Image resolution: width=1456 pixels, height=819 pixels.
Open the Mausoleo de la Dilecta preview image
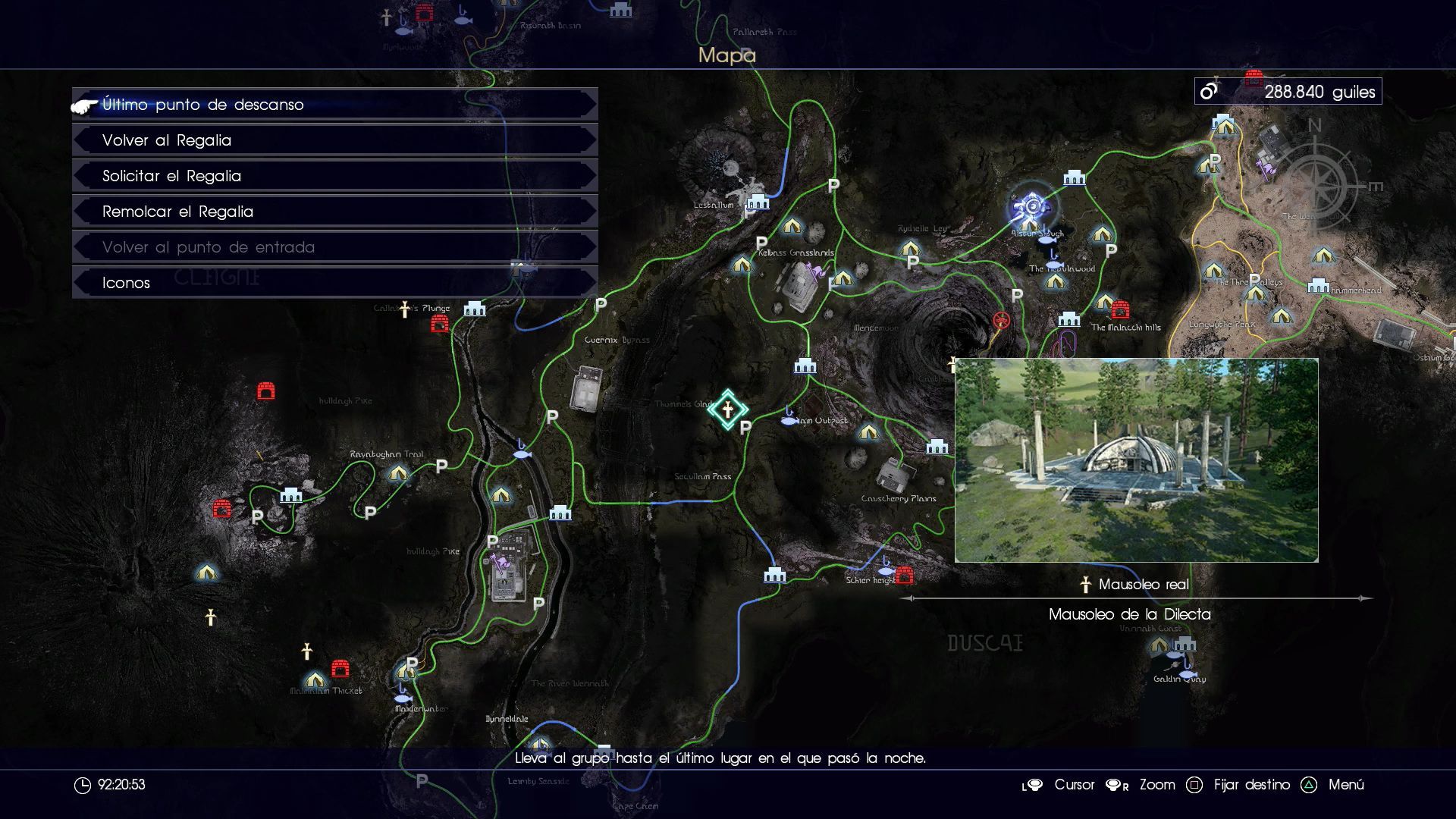1136,460
